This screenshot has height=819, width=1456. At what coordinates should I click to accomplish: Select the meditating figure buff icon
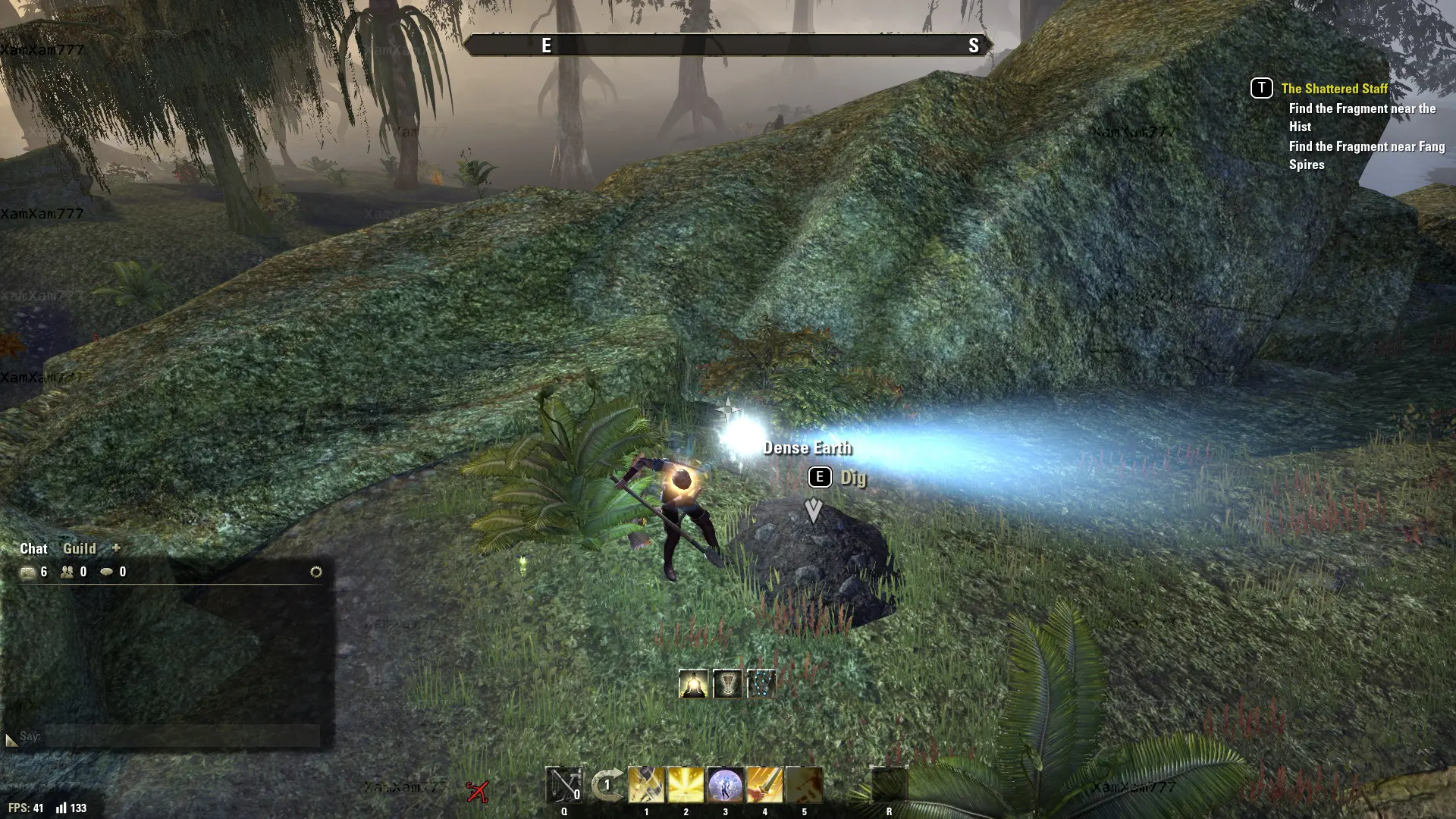point(693,684)
